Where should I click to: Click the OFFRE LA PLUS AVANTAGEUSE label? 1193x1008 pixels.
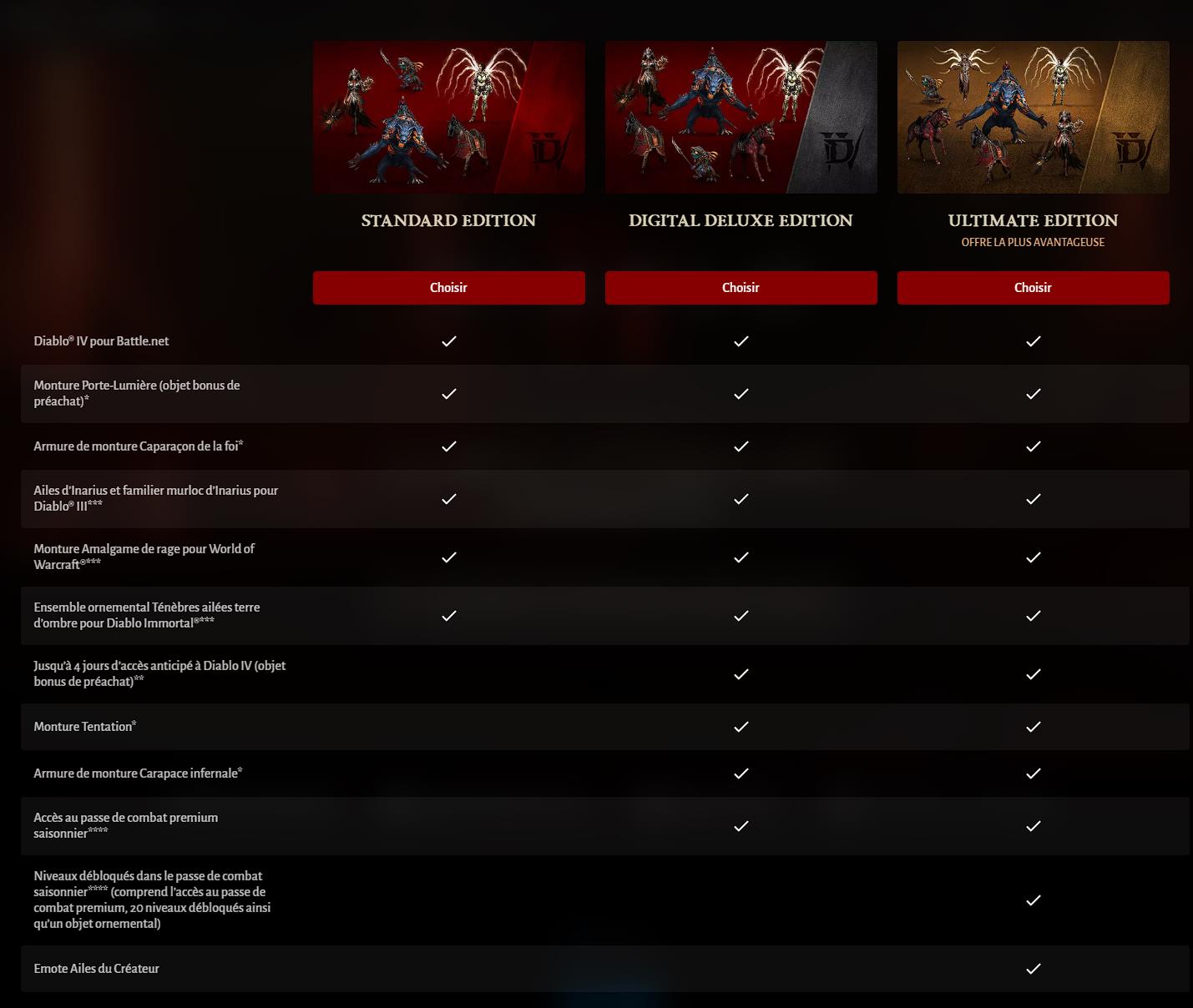pos(1033,242)
